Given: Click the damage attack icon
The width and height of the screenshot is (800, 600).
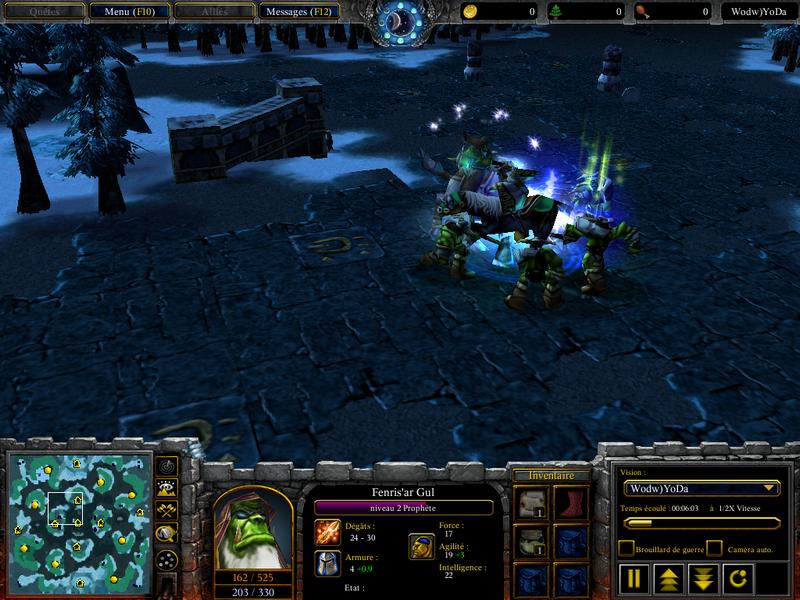Looking at the screenshot, I should click(x=327, y=530).
